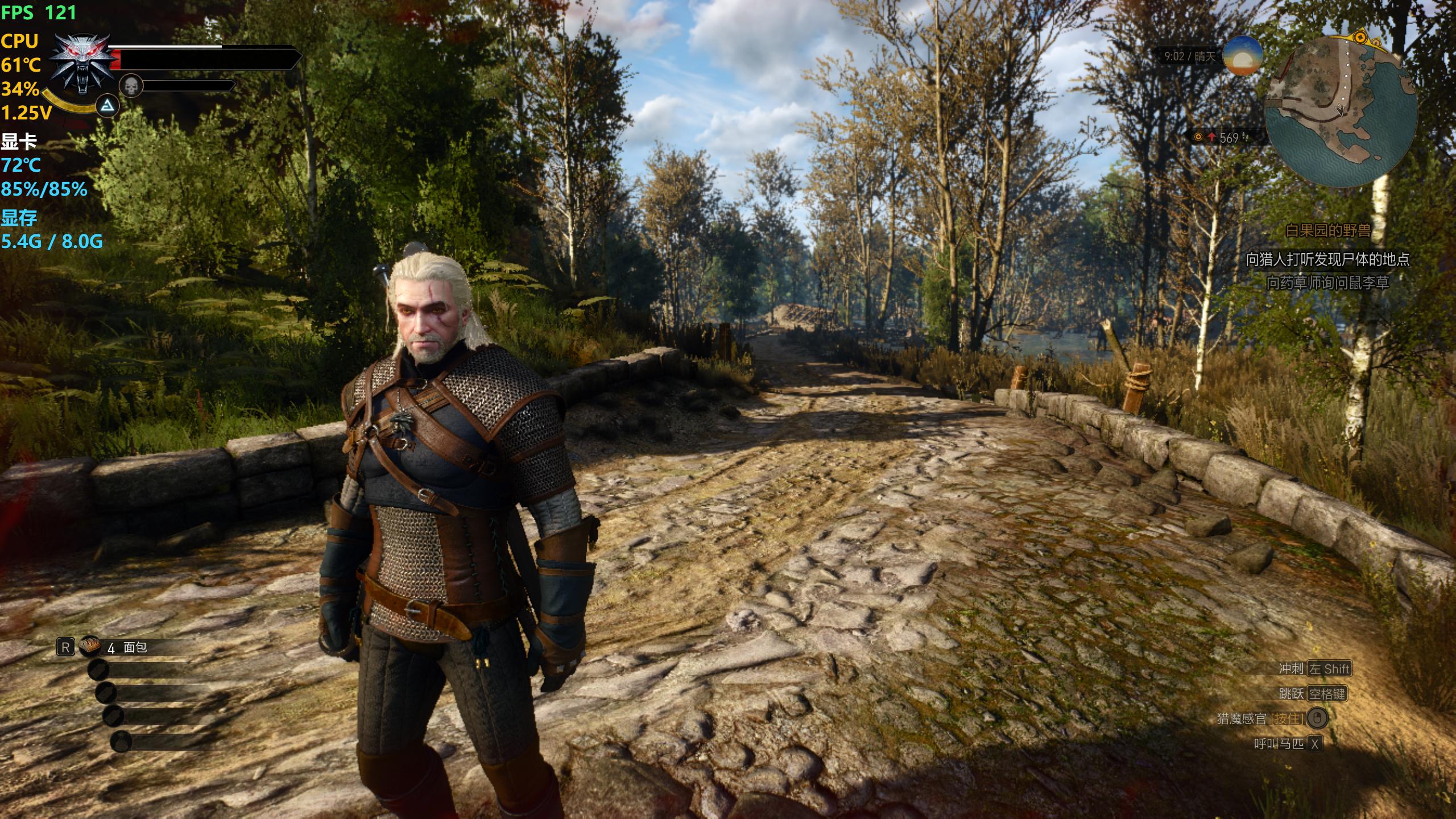
Task: Click the skull toxicity icon
Action: point(131,86)
